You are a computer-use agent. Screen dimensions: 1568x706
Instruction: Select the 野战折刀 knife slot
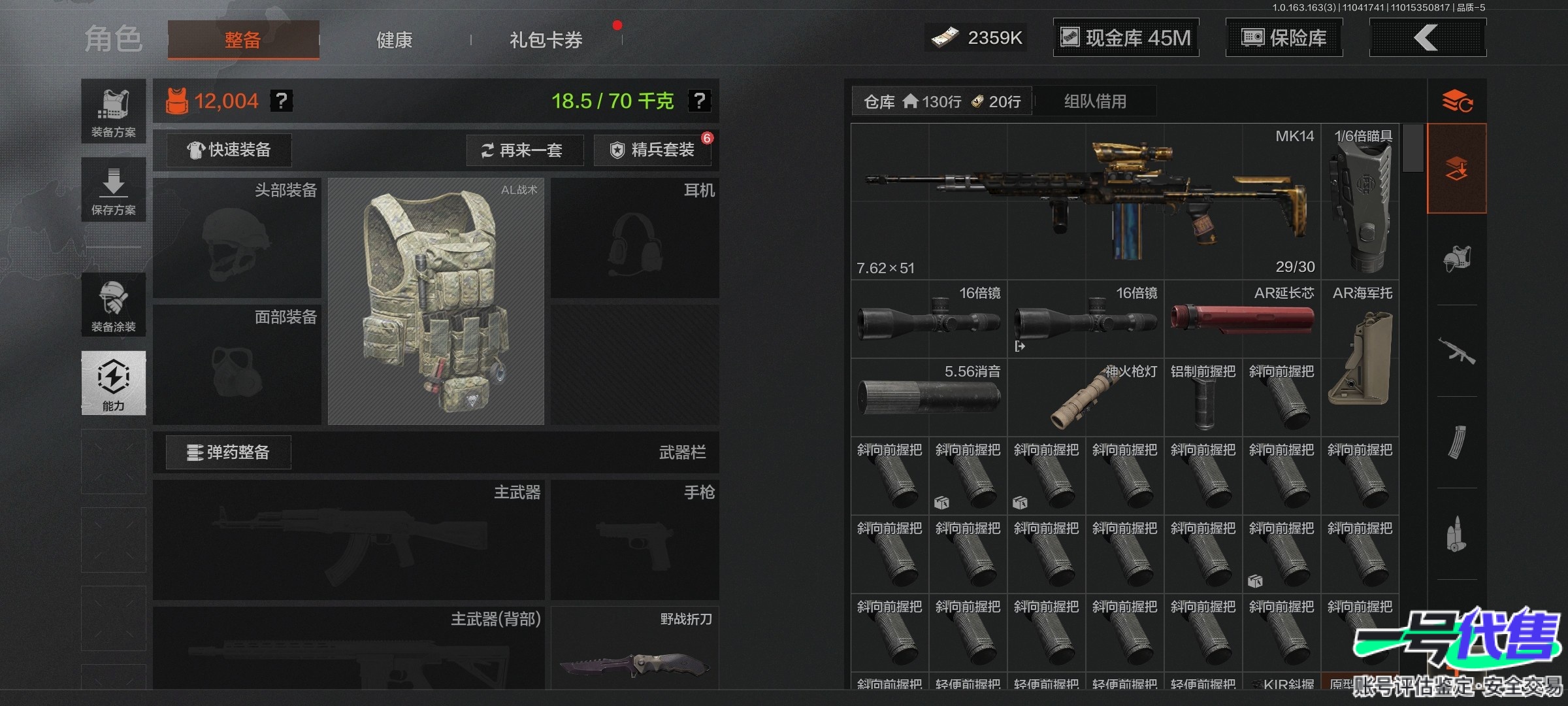point(634,648)
